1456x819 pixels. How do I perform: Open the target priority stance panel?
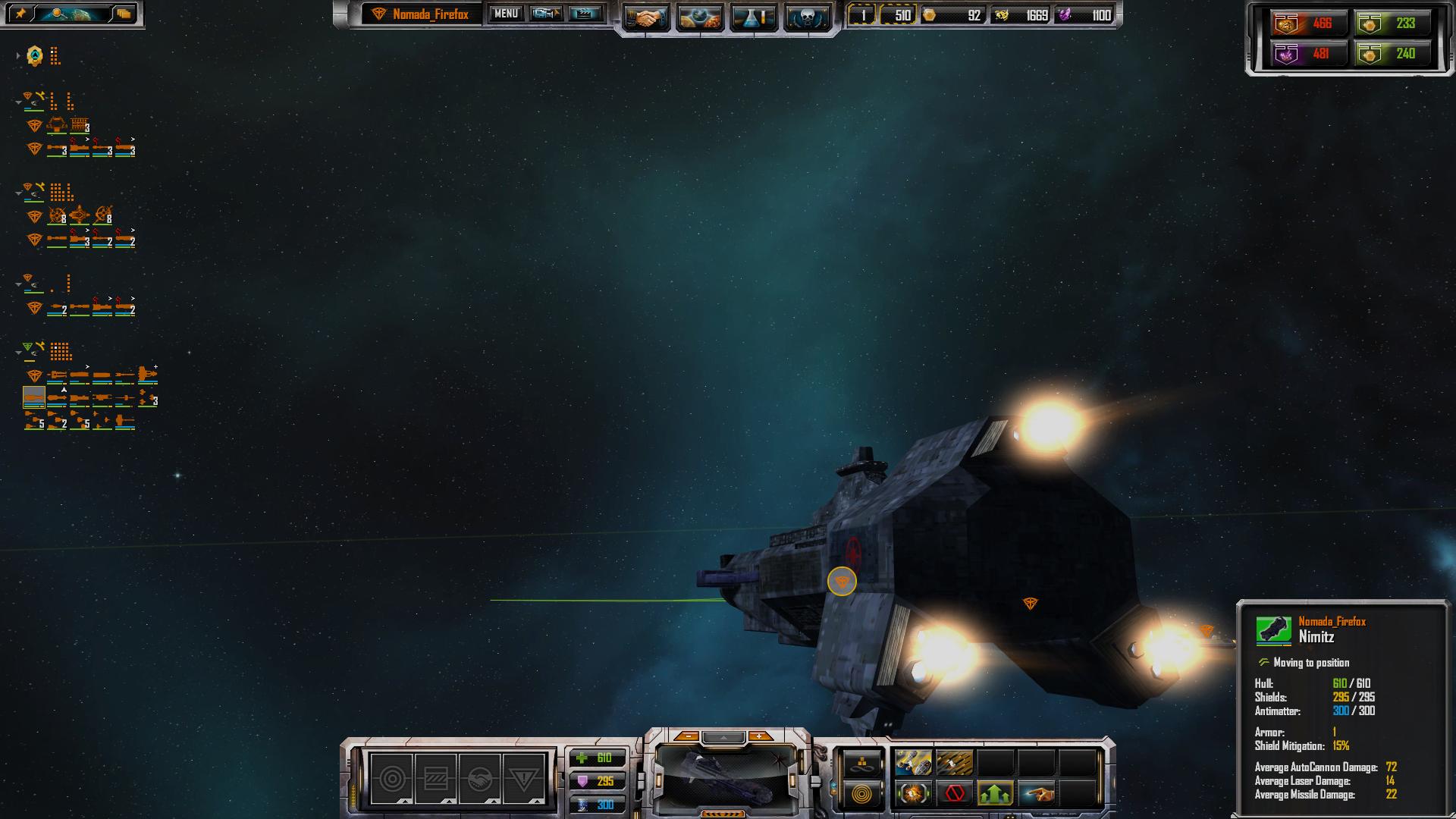(392, 779)
